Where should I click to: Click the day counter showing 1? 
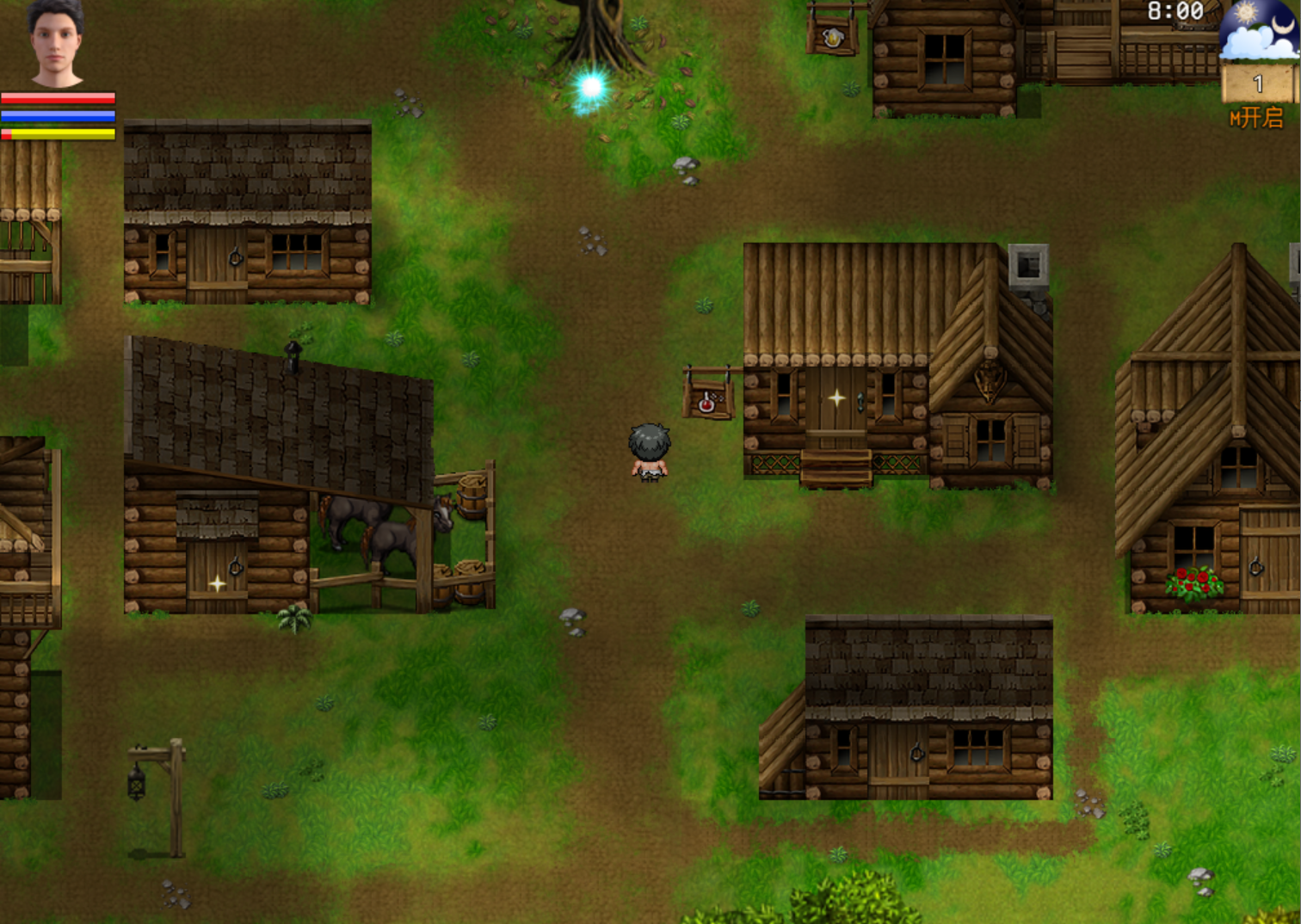[x=1256, y=82]
